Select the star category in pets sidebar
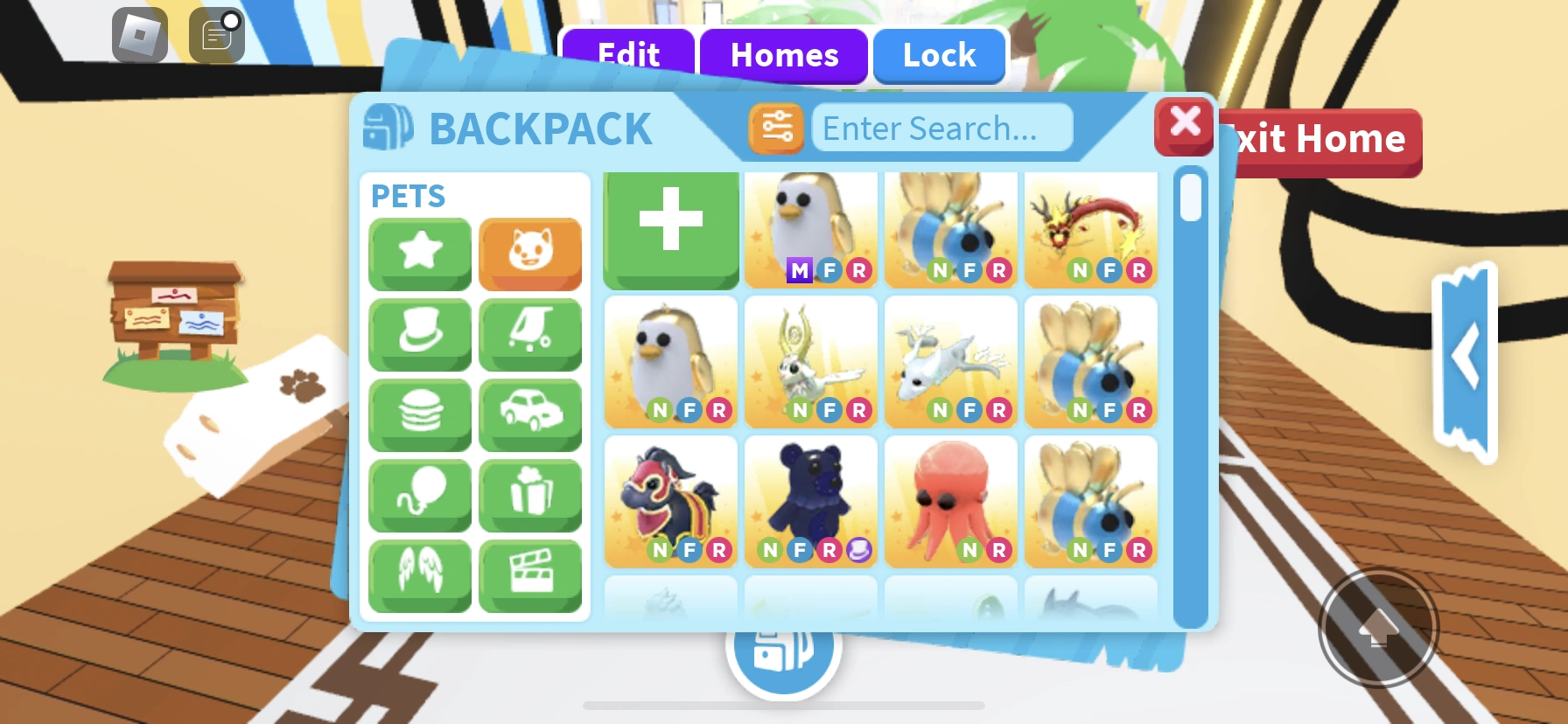1568x724 pixels. tap(418, 254)
